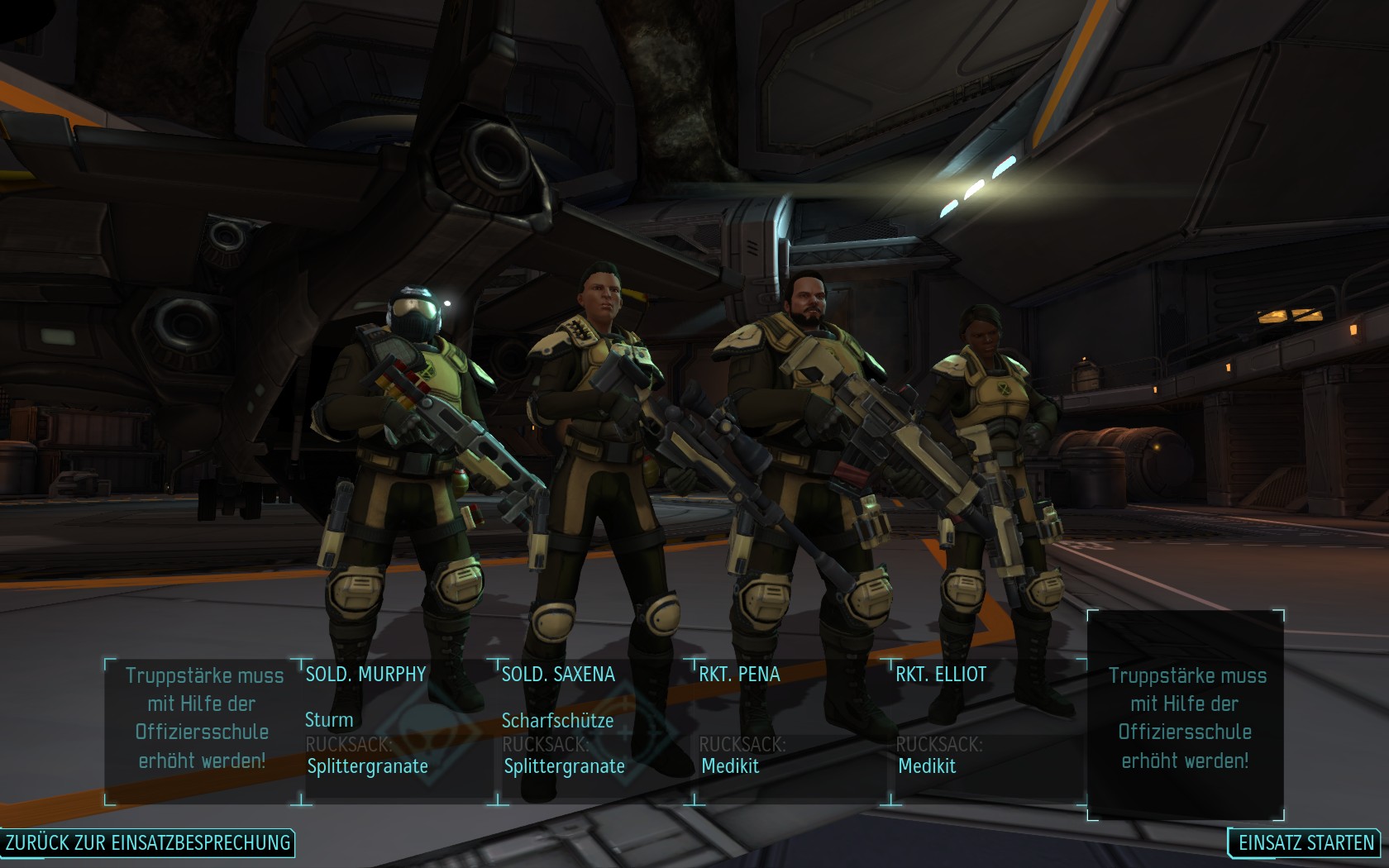Change Saxena's Splittergranate backpack item
This screenshot has width=1389, height=868.
(565, 766)
